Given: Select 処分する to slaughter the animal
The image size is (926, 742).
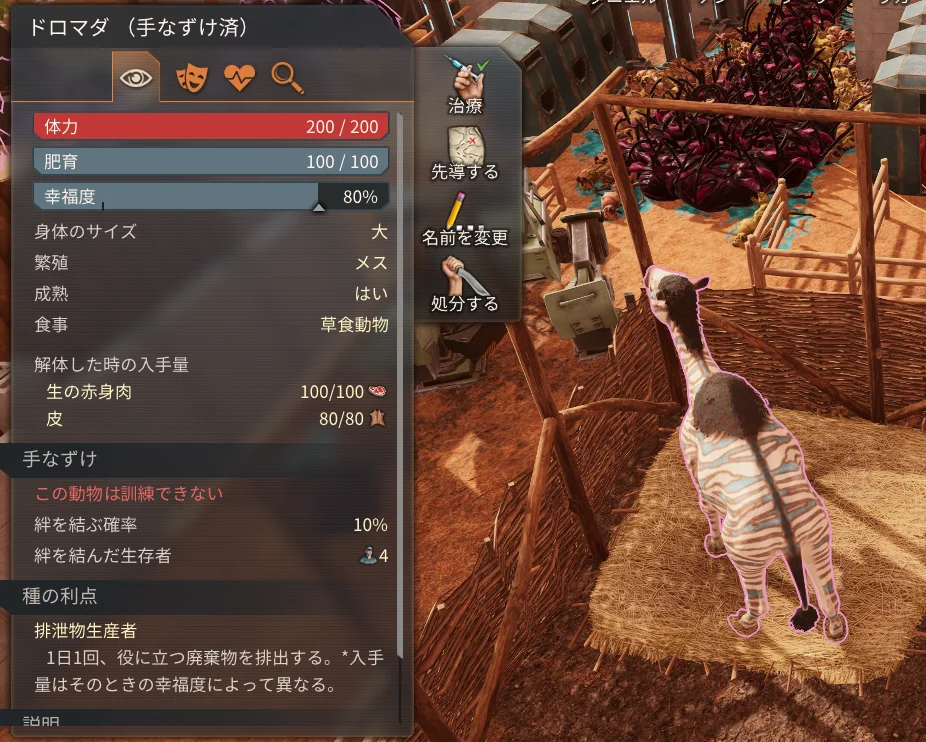Looking at the screenshot, I should (x=465, y=284).
